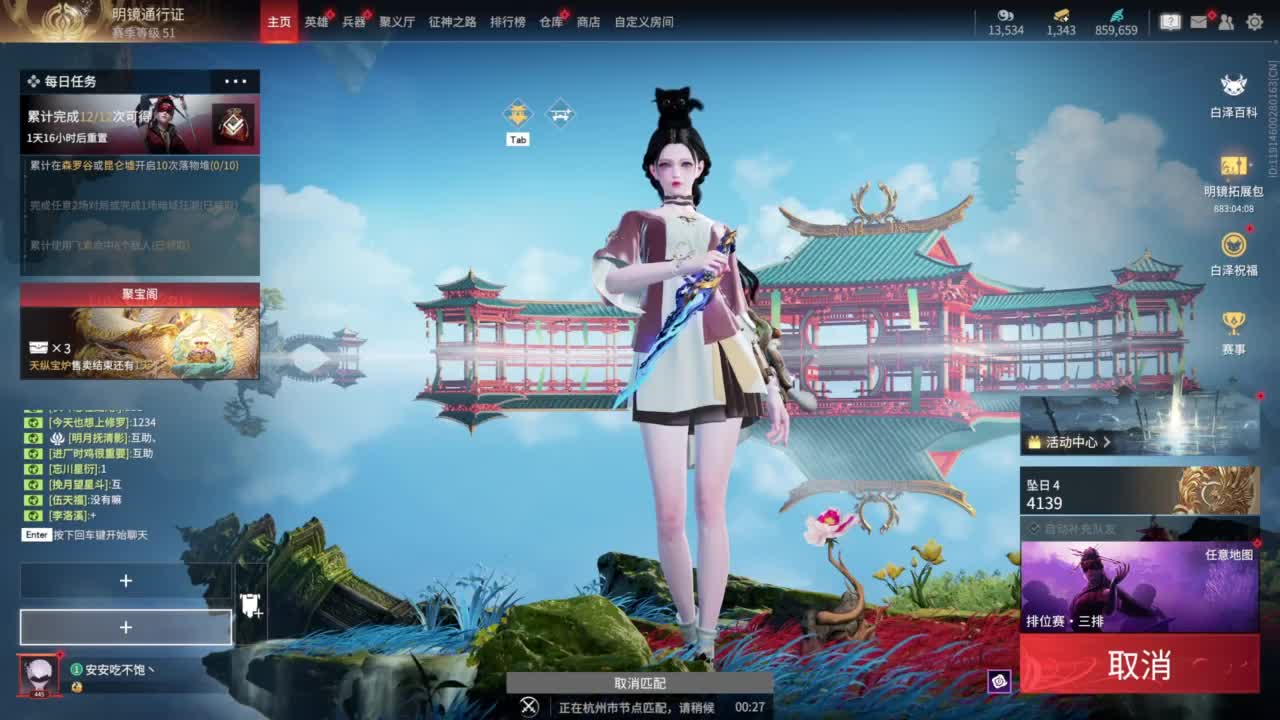The height and width of the screenshot is (720, 1280).
Task: Open the help book icon in top bar
Action: (1172, 22)
